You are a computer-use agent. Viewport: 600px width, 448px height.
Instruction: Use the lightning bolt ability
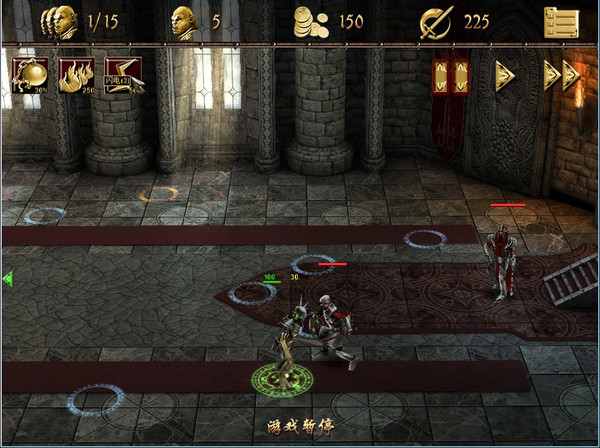pos(124,75)
